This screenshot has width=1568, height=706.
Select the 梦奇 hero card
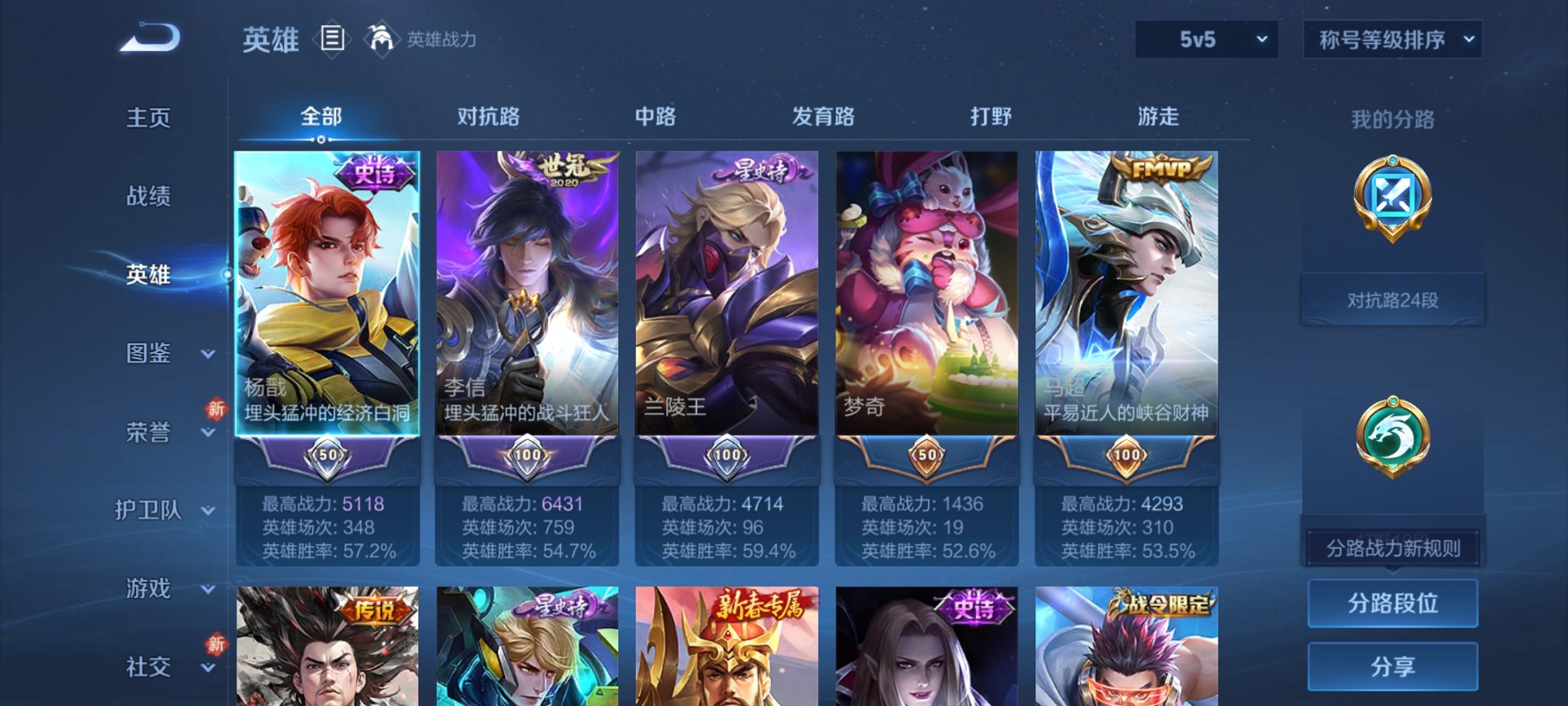tap(926, 308)
